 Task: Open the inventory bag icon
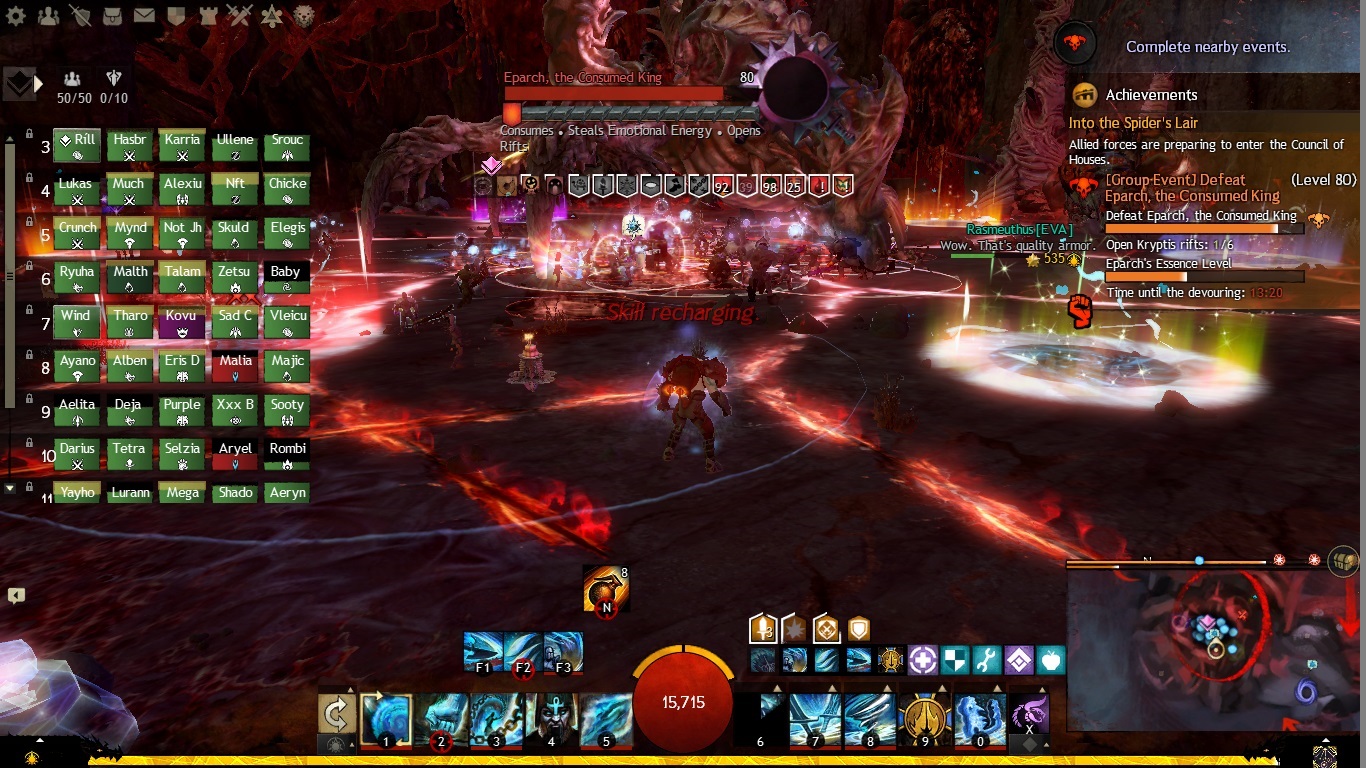113,16
